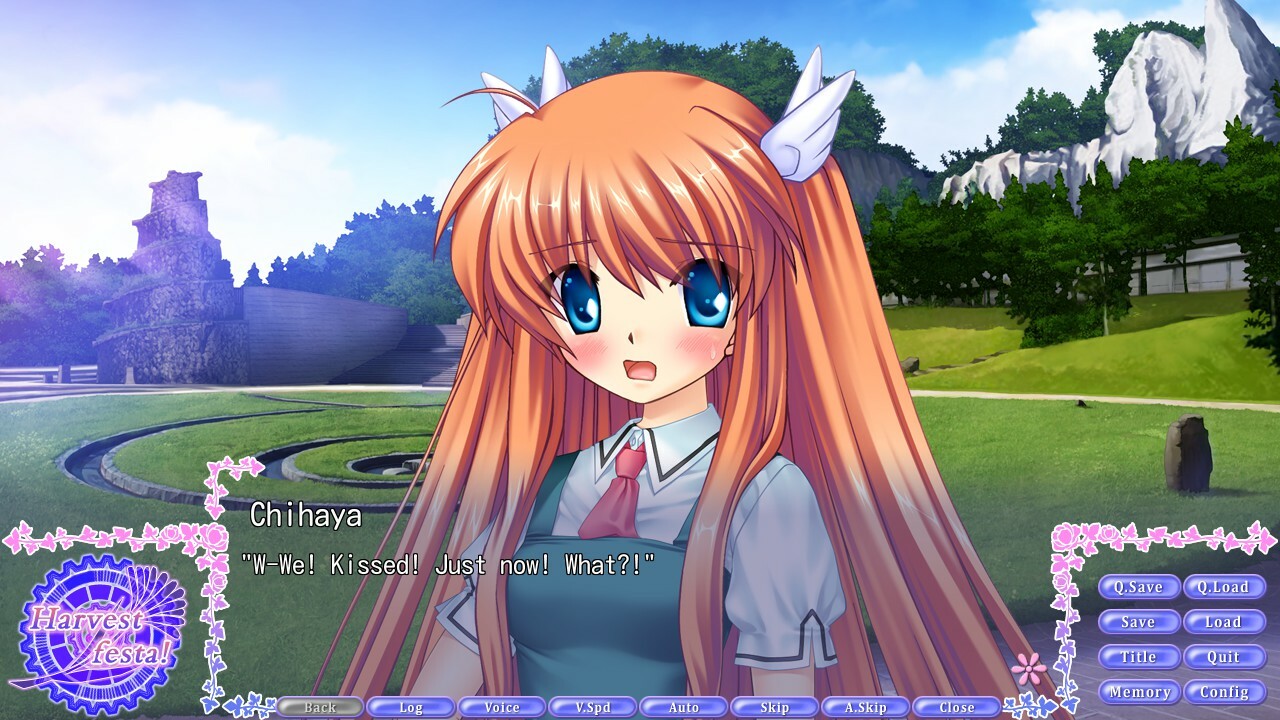Adjust V.Spd voice speed setting
The image size is (1280, 720).
click(x=593, y=706)
